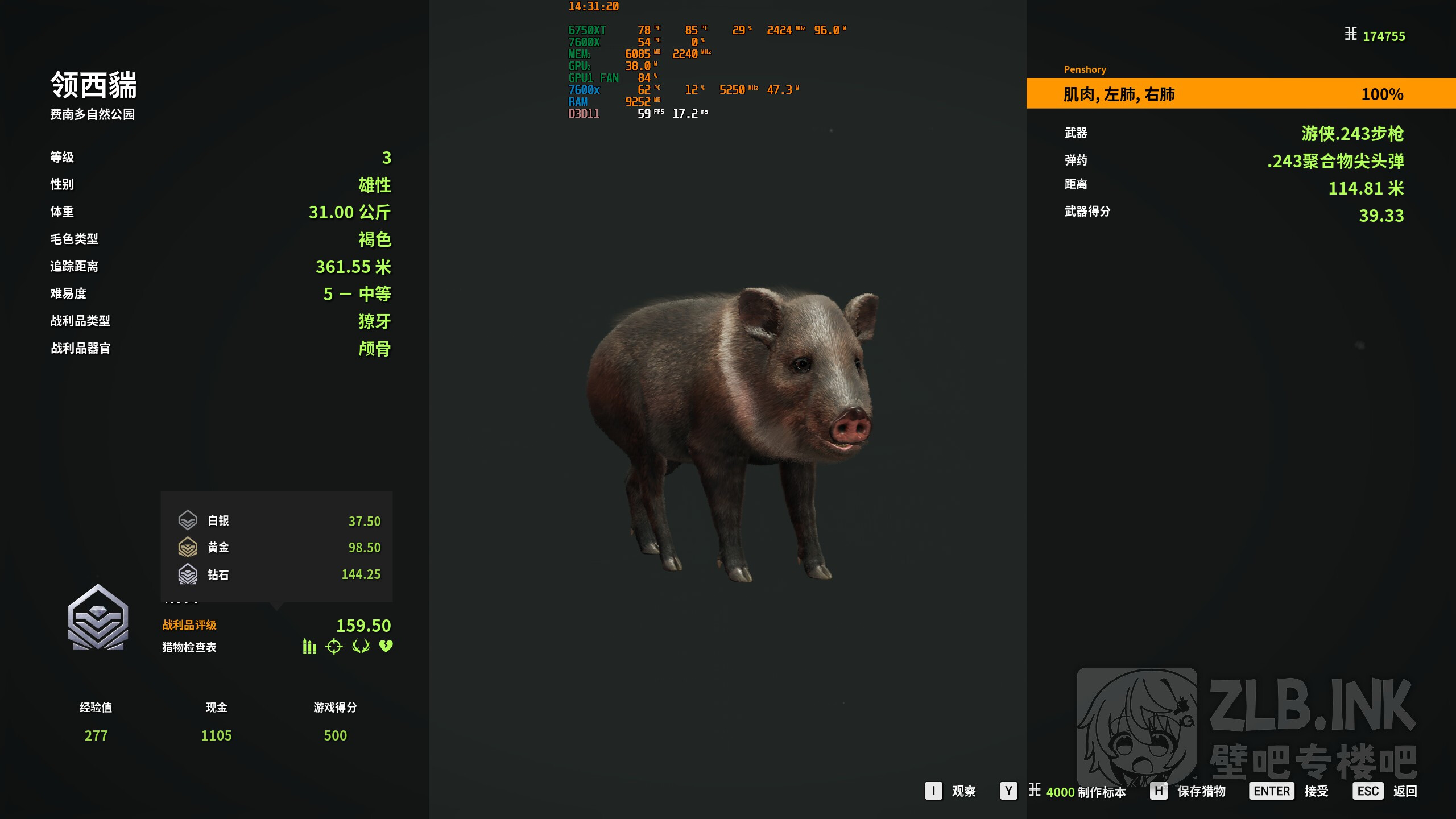The width and height of the screenshot is (1456, 819).
Task: Click the 战利品评级 trophy rating label
Action: coord(189,625)
